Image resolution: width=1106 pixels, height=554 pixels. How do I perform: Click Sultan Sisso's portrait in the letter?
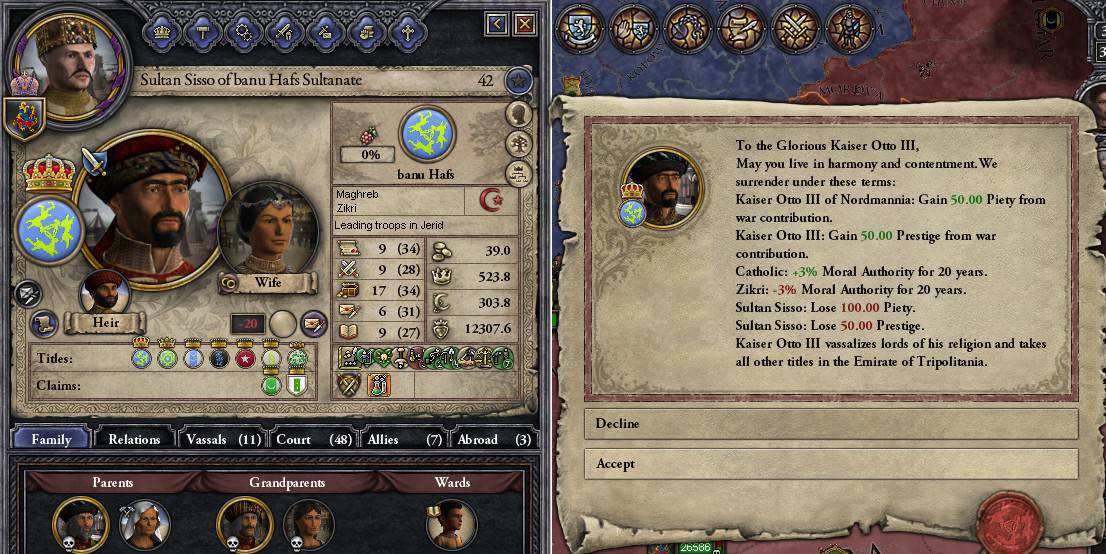pos(661,187)
